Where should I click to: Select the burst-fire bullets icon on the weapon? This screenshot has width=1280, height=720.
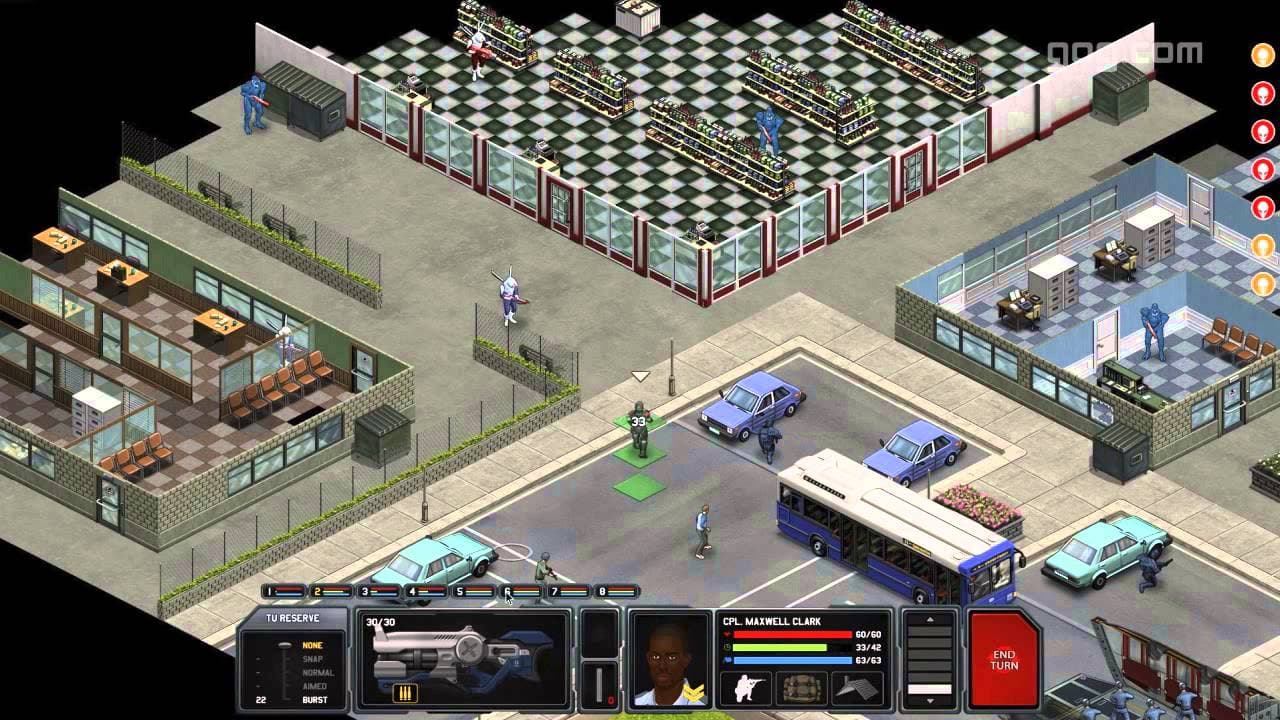pyautogui.click(x=405, y=695)
